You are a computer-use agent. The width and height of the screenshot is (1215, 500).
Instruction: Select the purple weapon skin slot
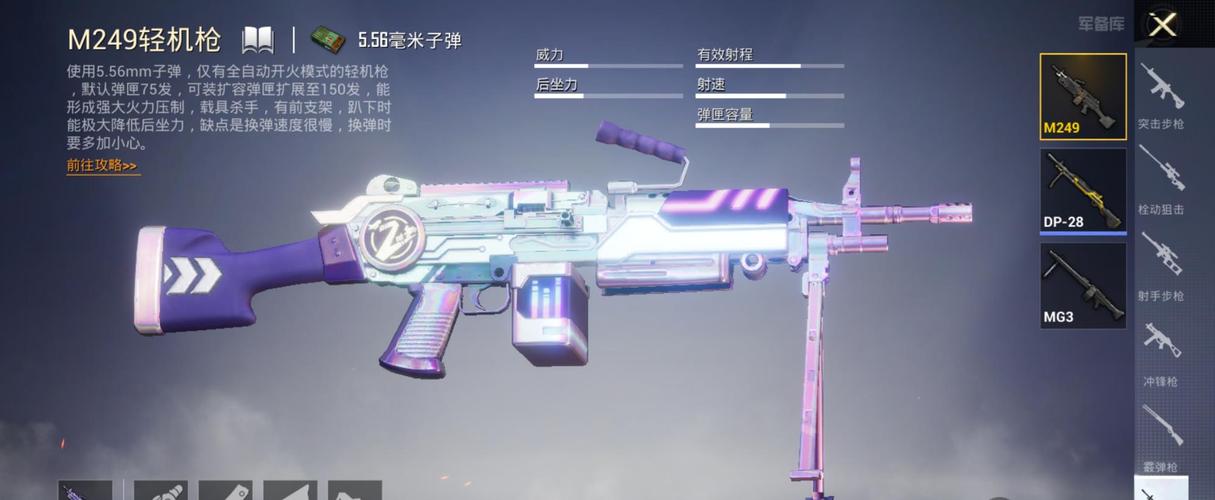84,490
